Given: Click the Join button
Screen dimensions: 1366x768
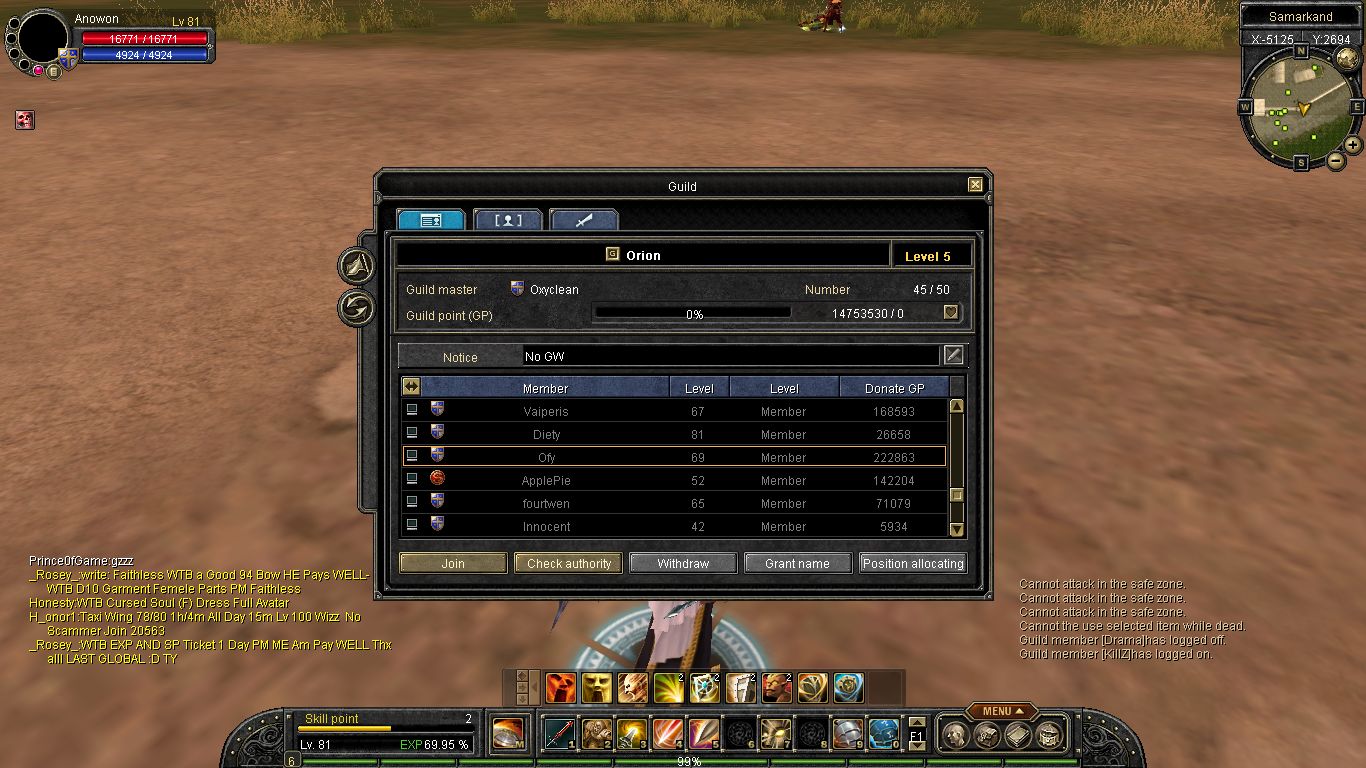Looking at the screenshot, I should 453,563.
